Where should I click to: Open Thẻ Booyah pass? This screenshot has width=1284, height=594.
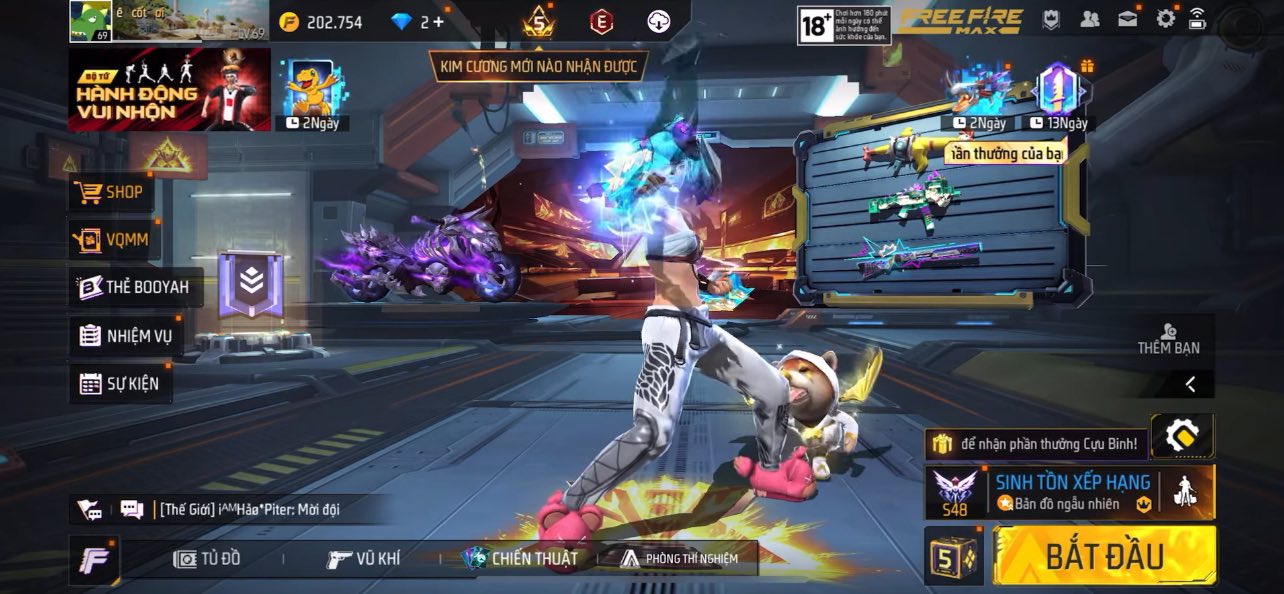pyautogui.click(x=134, y=287)
